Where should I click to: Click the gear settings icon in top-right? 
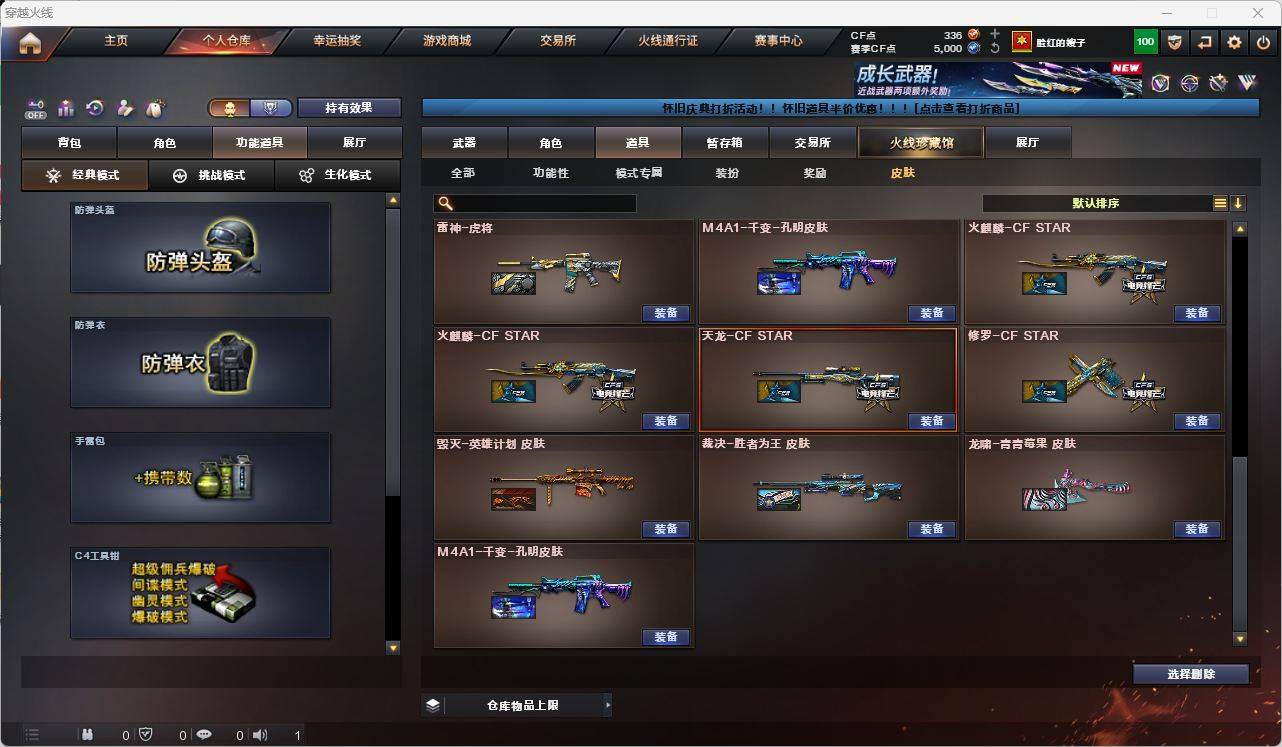click(1233, 42)
